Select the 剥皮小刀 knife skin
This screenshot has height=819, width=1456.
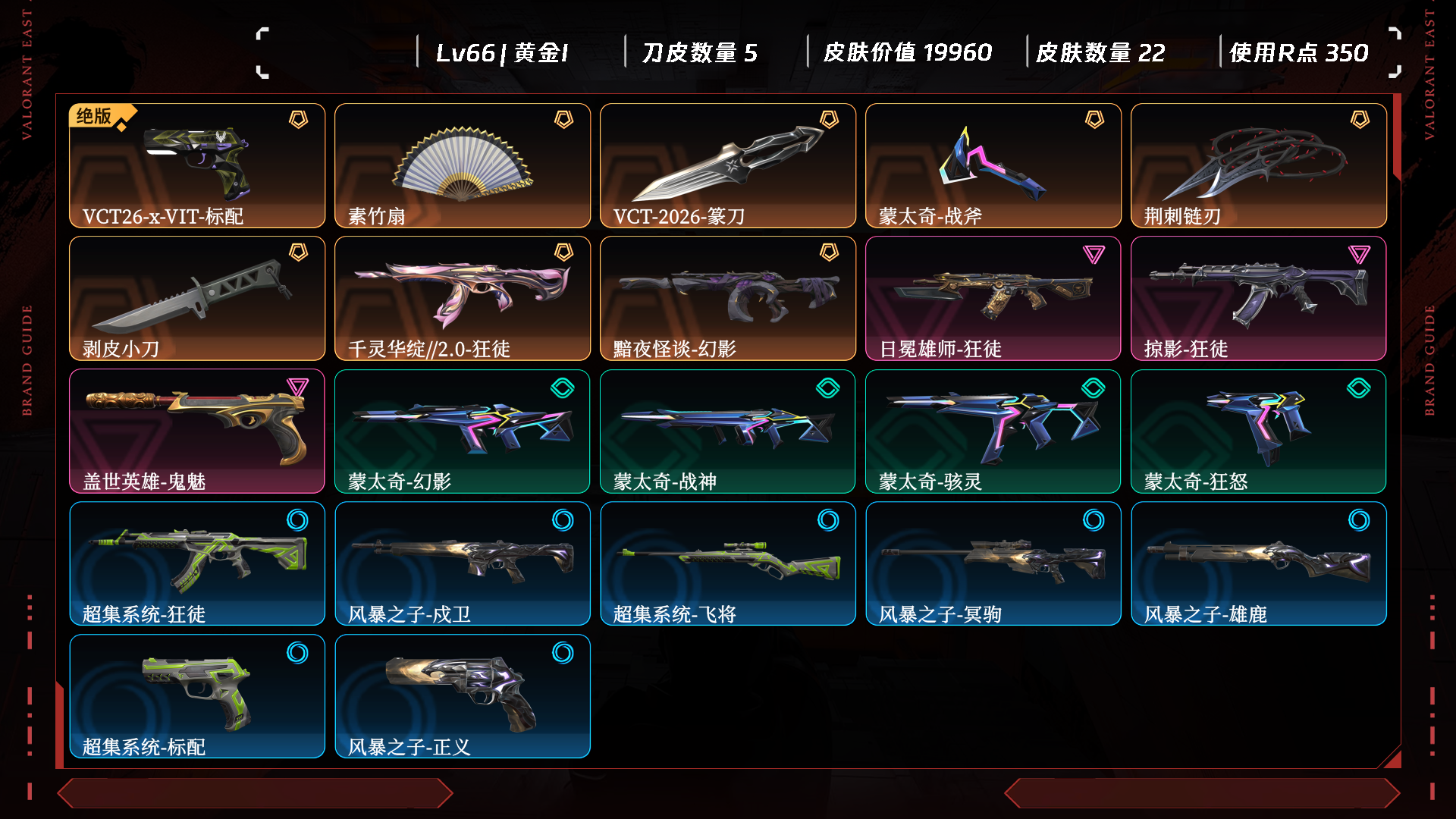pyautogui.click(x=197, y=298)
